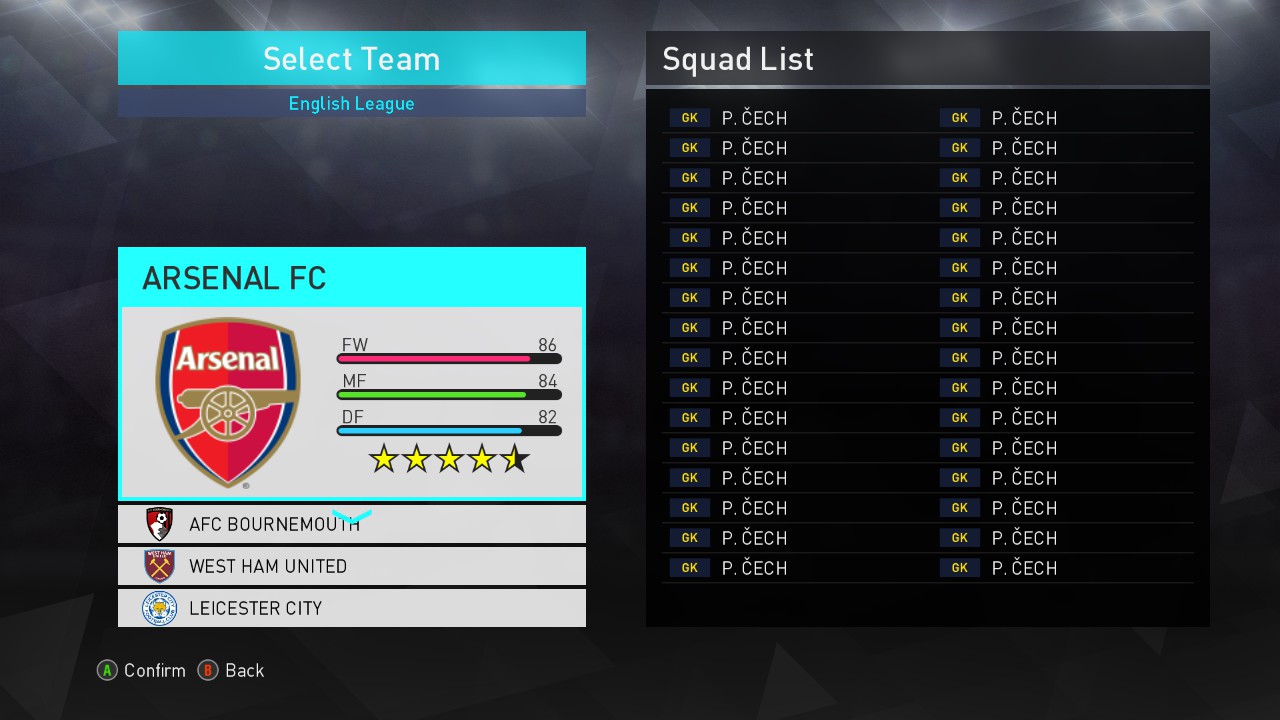Image resolution: width=1280 pixels, height=720 pixels.
Task: Select Leicester City in the team list
Action: click(x=351, y=608)
